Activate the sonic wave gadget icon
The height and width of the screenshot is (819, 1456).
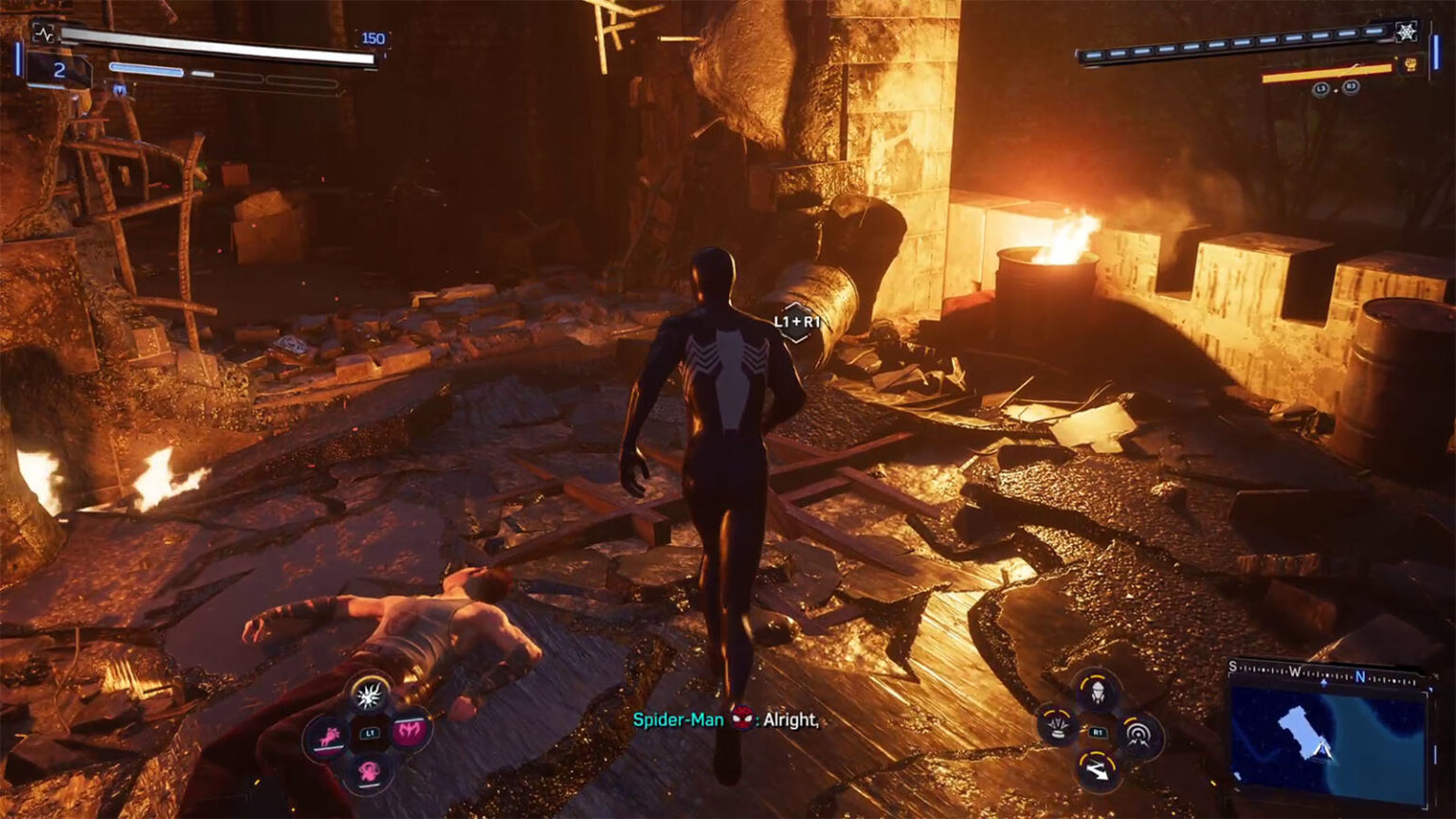1137,733
